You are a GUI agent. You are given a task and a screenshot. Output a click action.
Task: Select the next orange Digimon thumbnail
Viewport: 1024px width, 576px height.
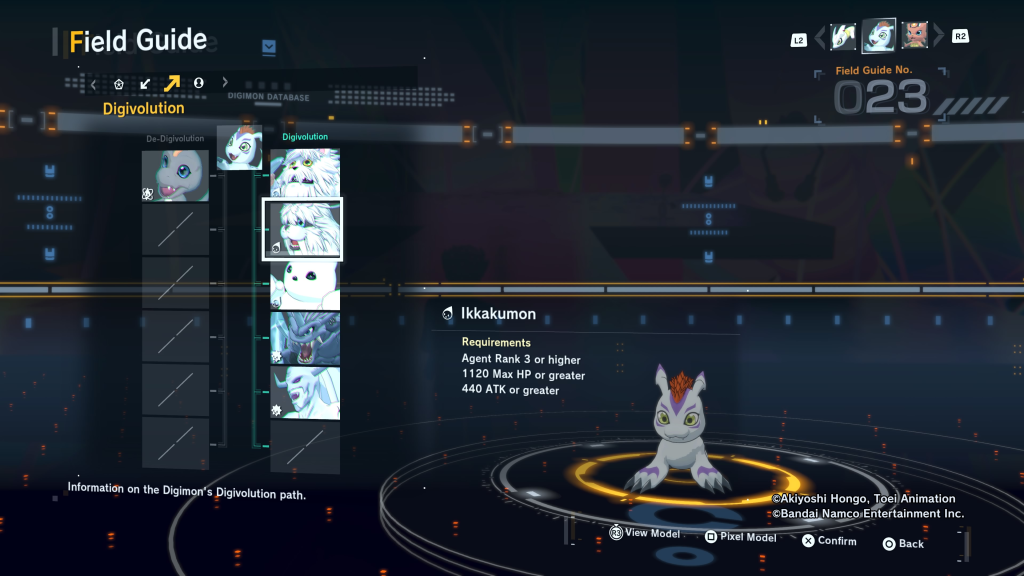coord(914,36)
